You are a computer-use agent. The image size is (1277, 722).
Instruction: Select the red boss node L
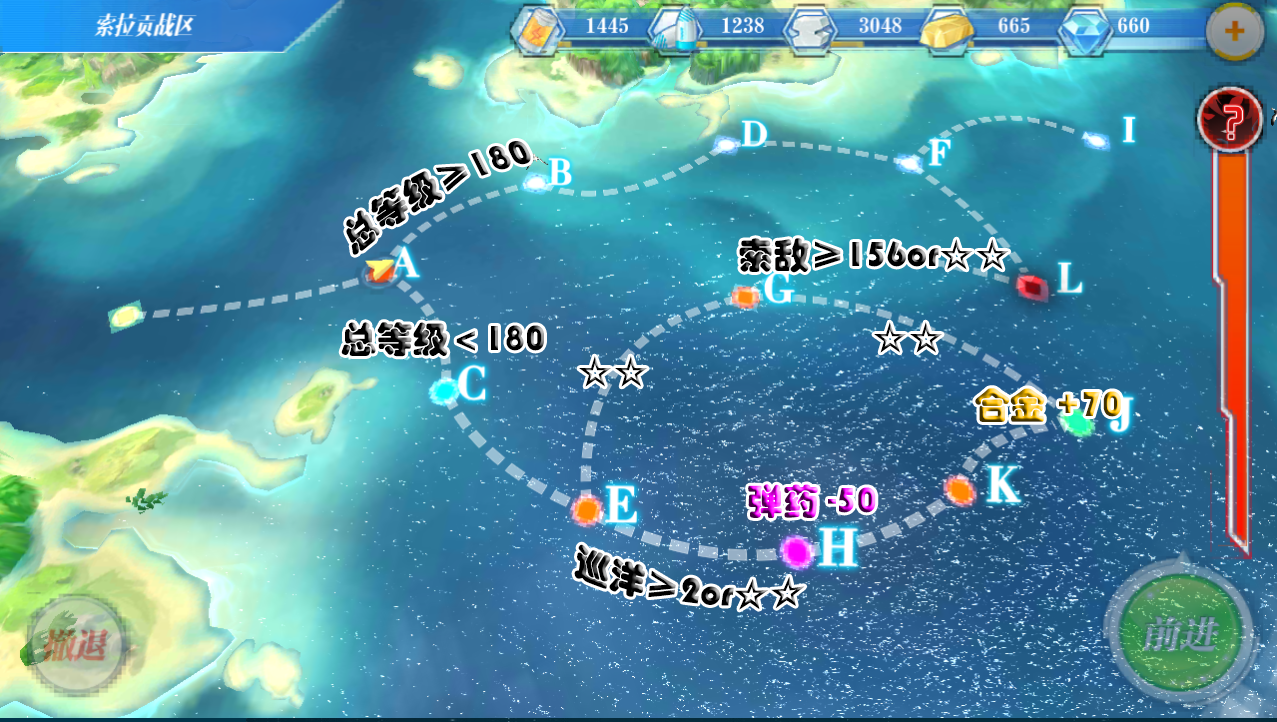[x=1031, y=286]
